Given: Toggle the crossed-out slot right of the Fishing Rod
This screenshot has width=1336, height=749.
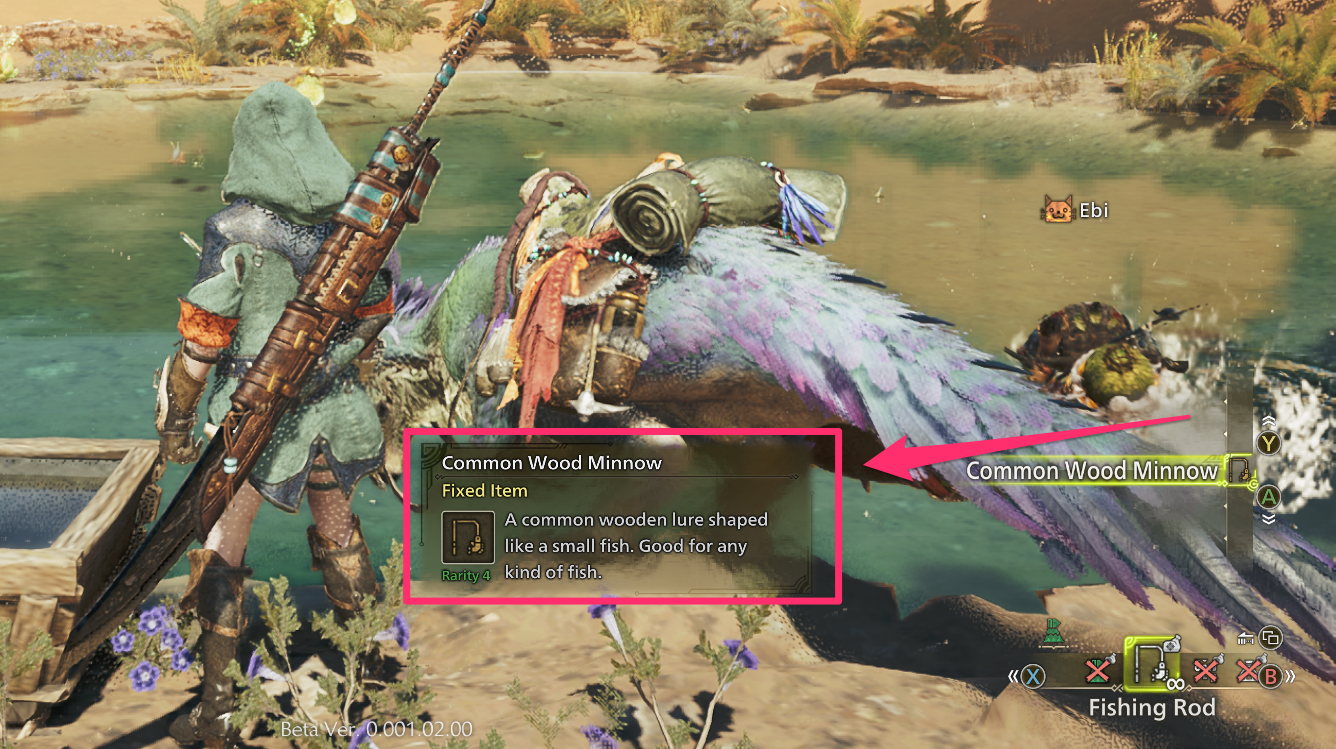Looking at the screenshot, I should (1206, 670).
